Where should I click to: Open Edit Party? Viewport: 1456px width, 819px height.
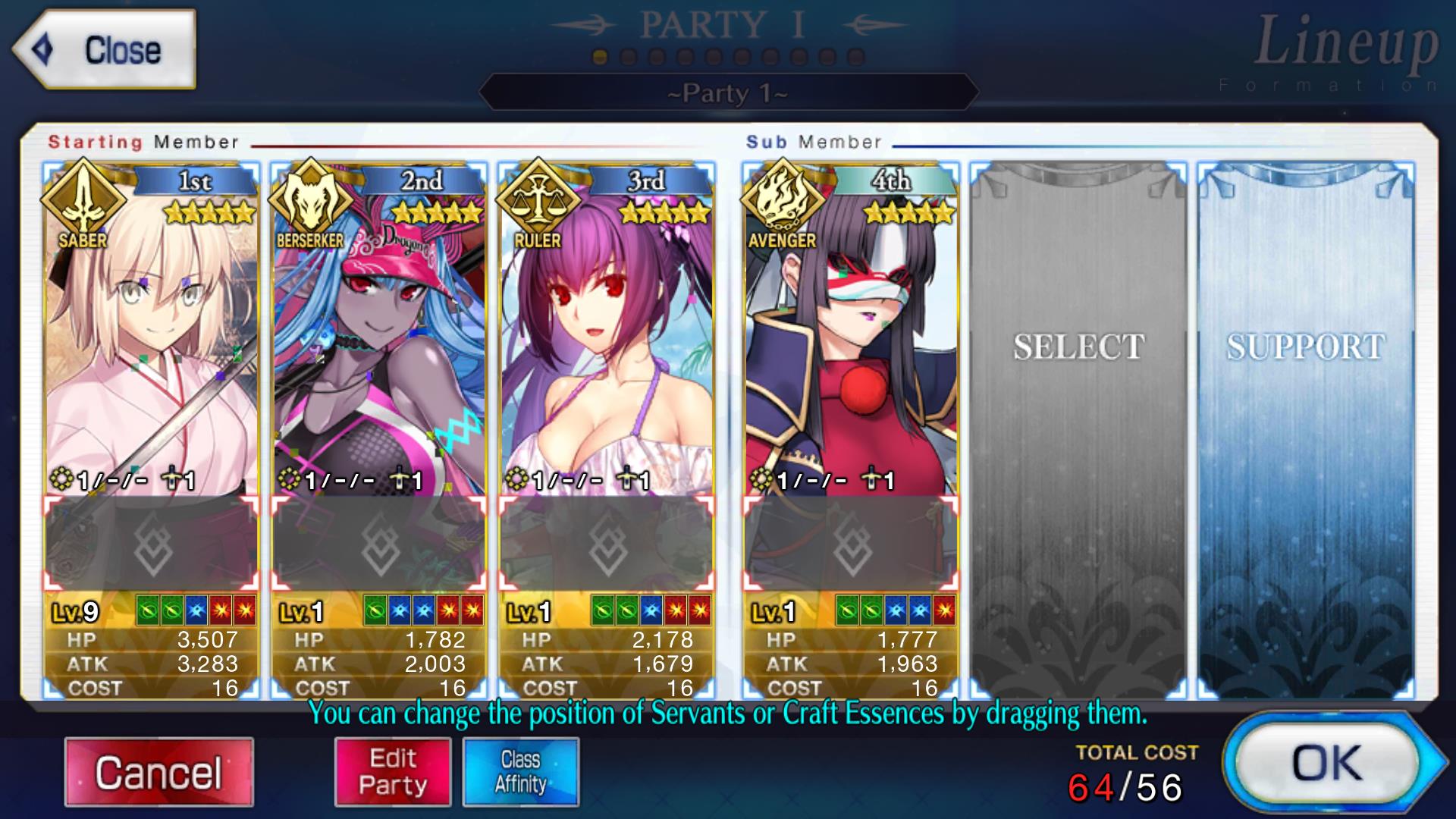393,772
